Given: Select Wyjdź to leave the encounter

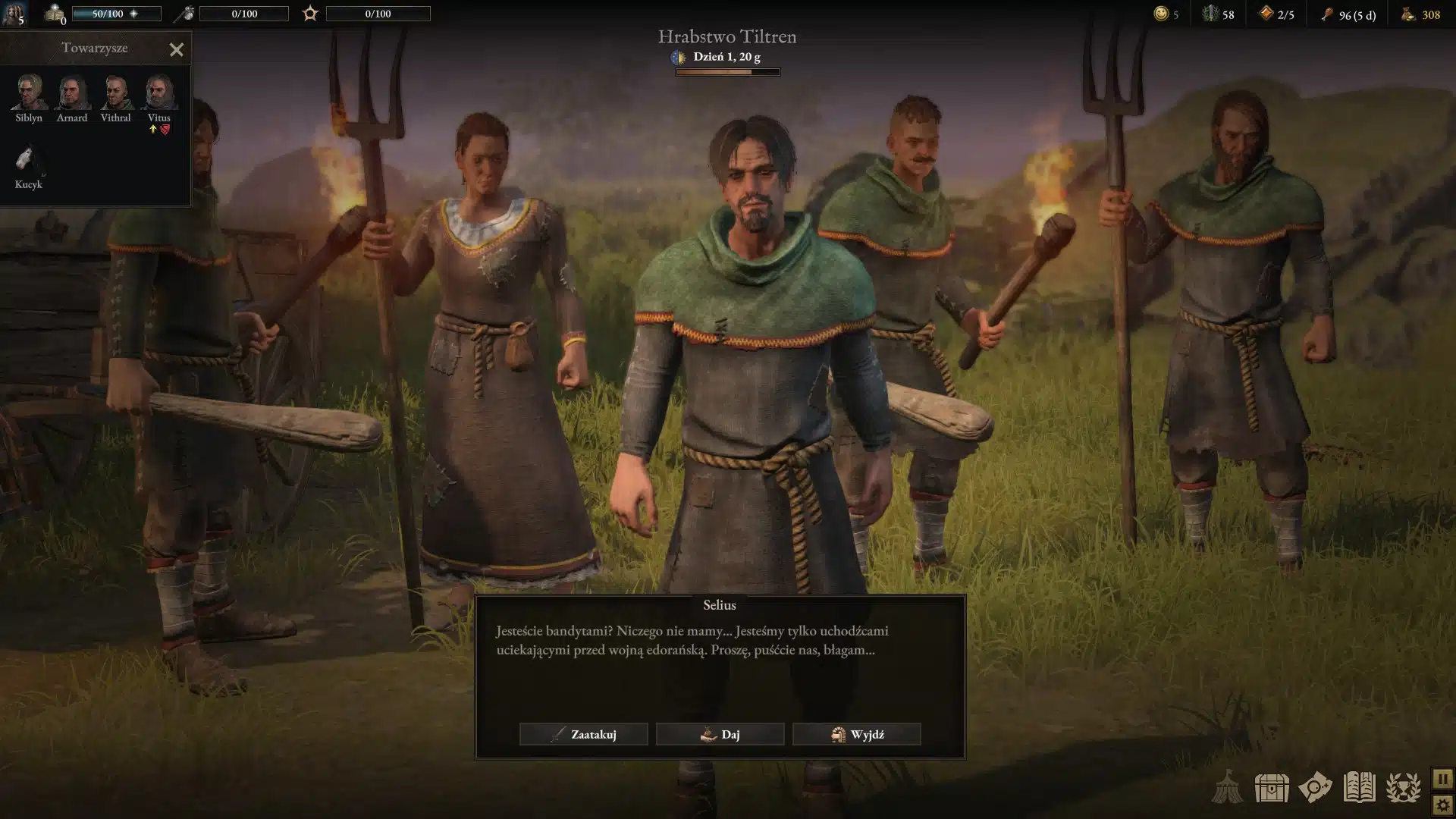Looking at the screenshot, I should (856, 734).
